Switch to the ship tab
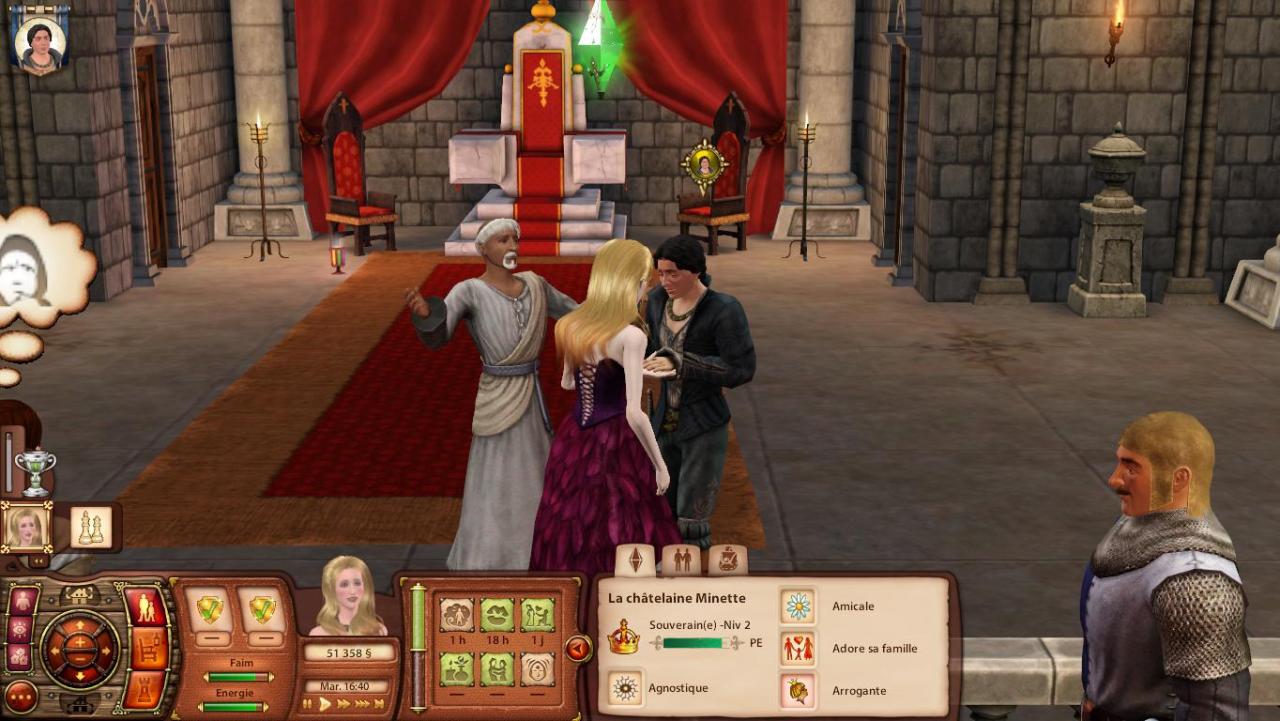This screenshot has width=1280, height=721. coord(728,560)
